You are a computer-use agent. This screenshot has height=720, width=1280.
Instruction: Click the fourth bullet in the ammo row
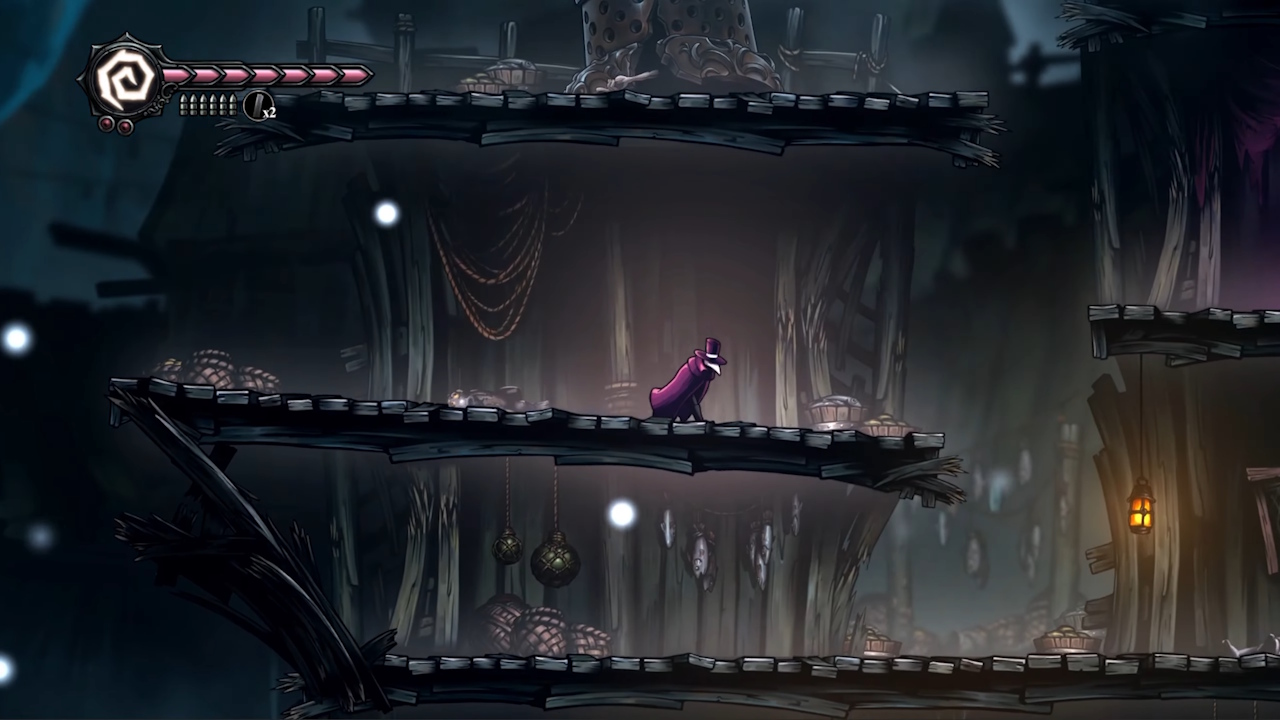tap(215, 103)
